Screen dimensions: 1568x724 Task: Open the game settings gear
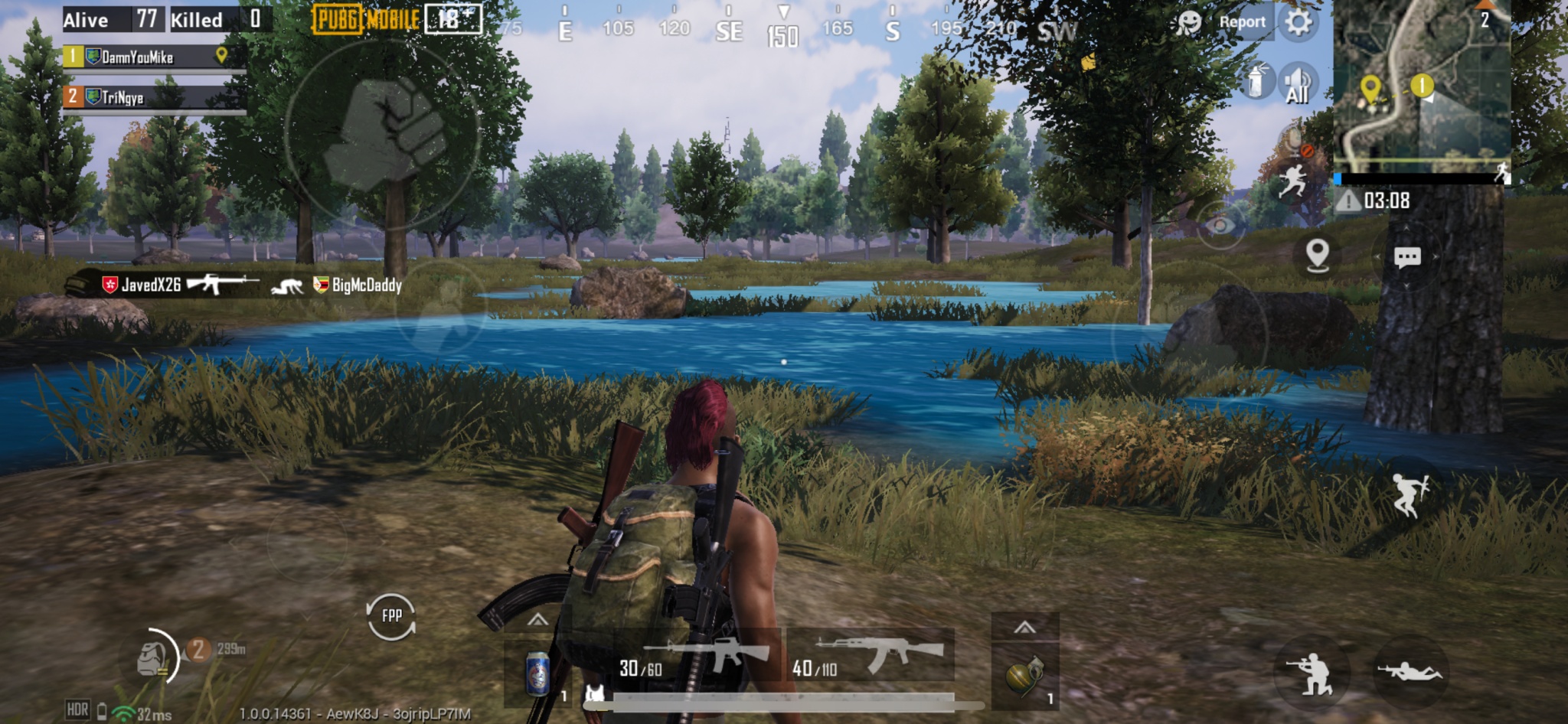[1298, 21]
